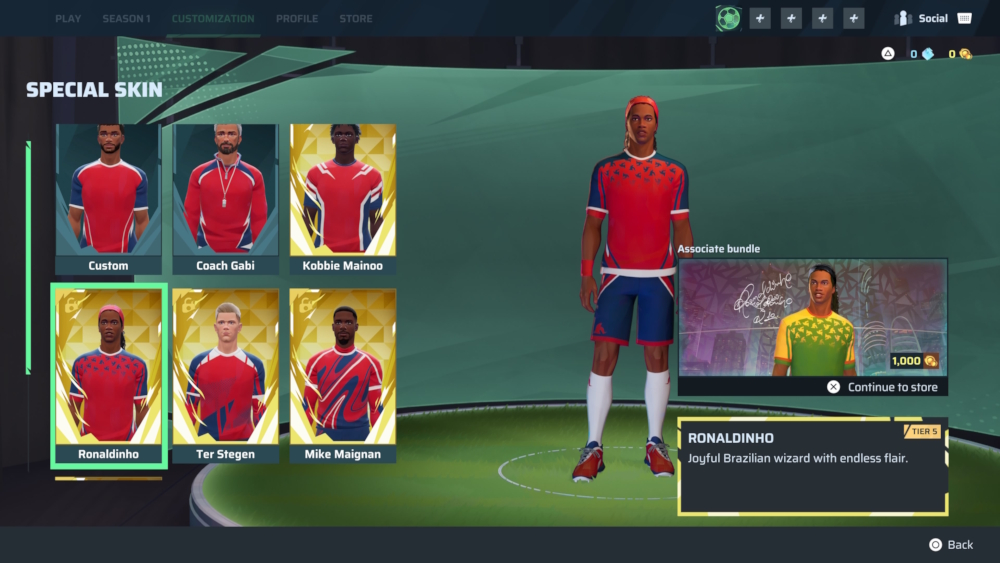
Task: Open the Play tab
Action: (x=68, y=19)
